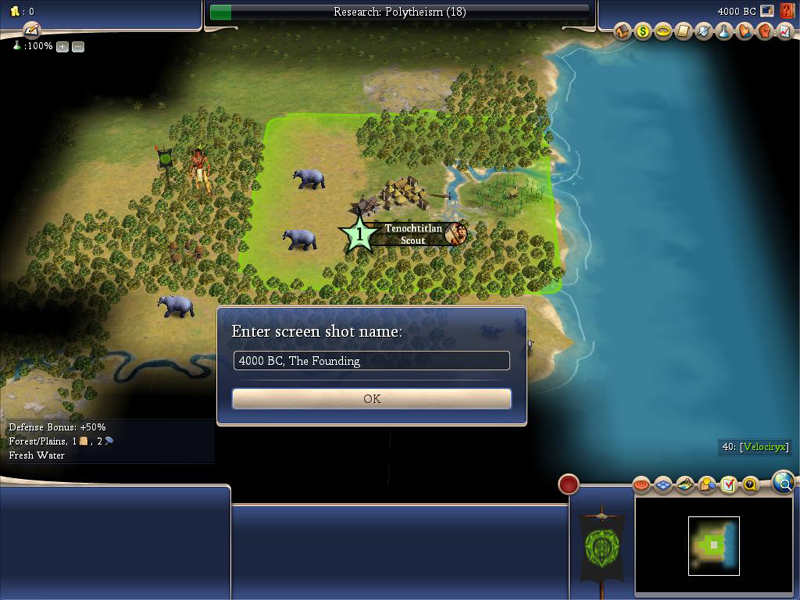Viewport: 800px width, 600px height.
Task: Open the Military Advisor sword and shield icon
Action: pos(704,32)
